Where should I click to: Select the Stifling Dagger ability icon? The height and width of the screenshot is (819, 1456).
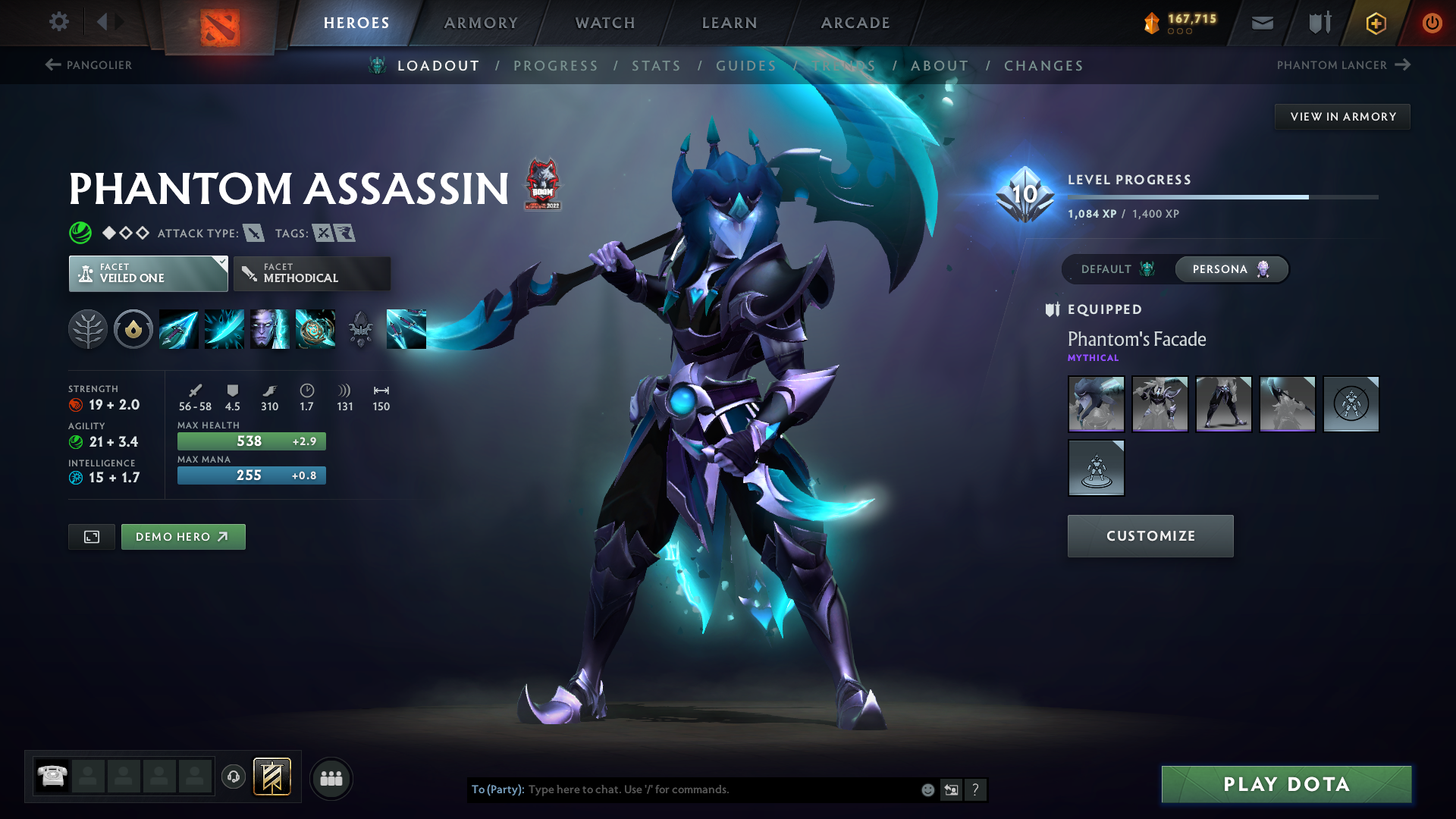click(x=178, y=328)
